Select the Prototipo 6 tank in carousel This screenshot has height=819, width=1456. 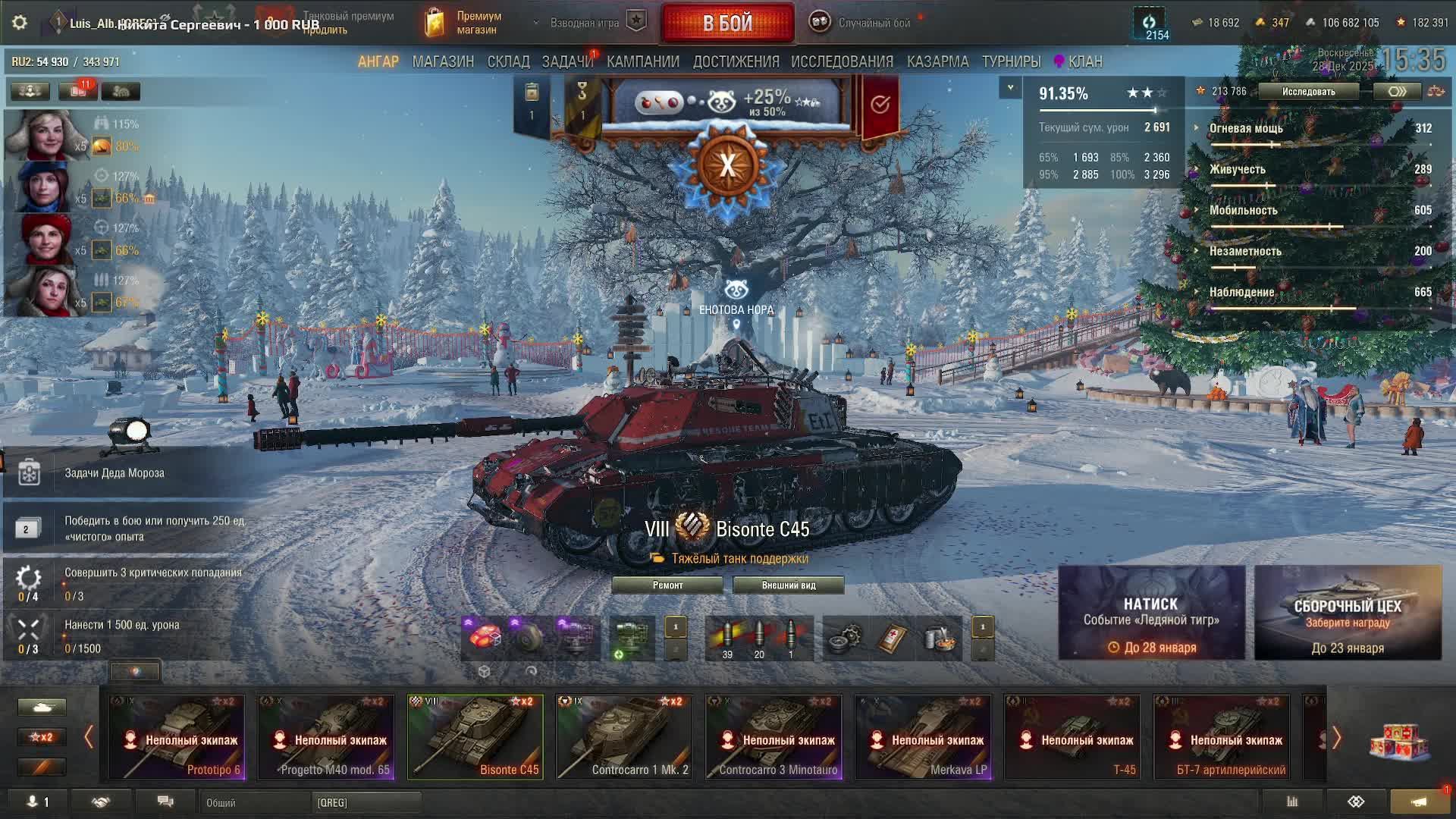coord(176,737)
